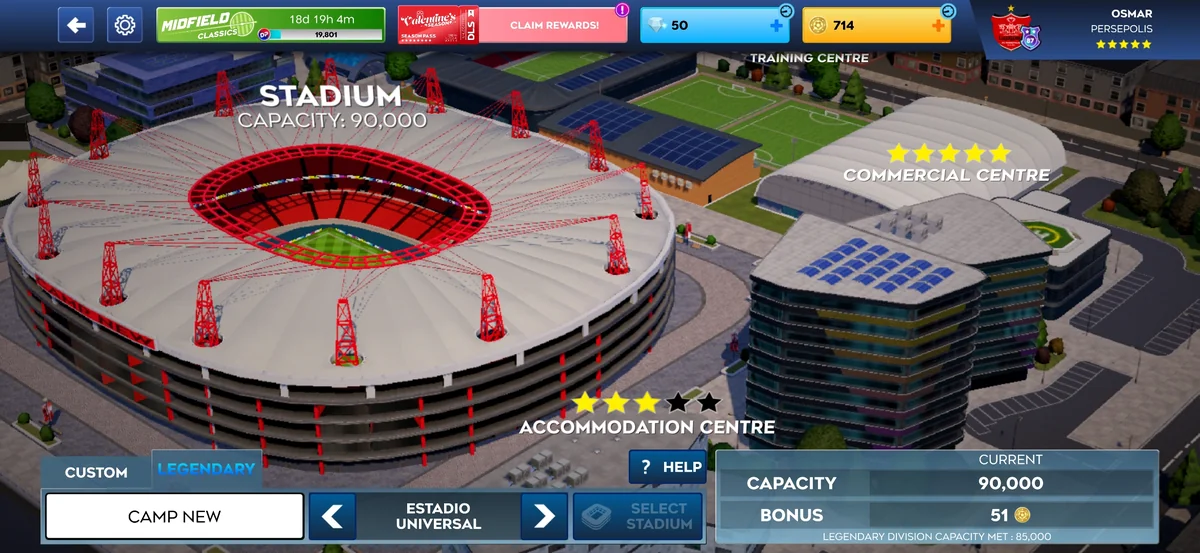The image size is (1200, 553).
Task: Edit the Camp New stadium name field
Action: tap(174, 516)
